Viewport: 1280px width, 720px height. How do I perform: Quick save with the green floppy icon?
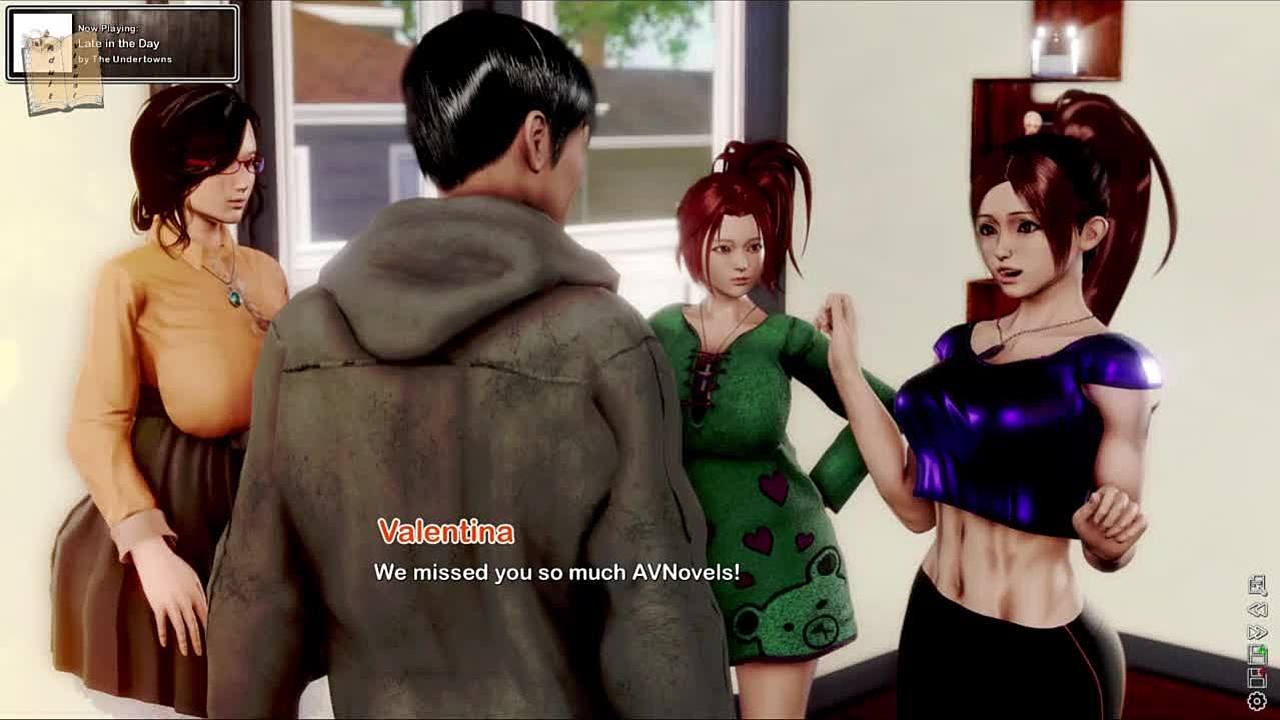click(1257, 655)
